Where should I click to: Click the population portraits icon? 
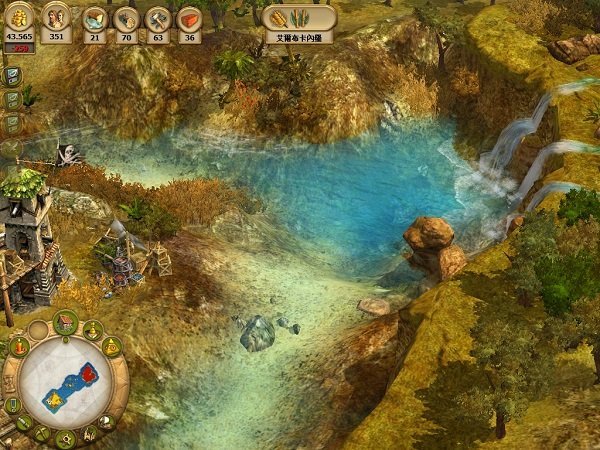pyautogui.click(x=56, y=17)
